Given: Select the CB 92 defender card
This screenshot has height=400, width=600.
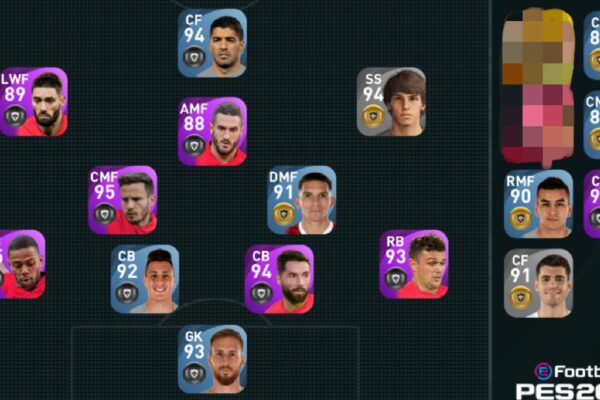Looking at the screenshot, I should coord(145,279).
